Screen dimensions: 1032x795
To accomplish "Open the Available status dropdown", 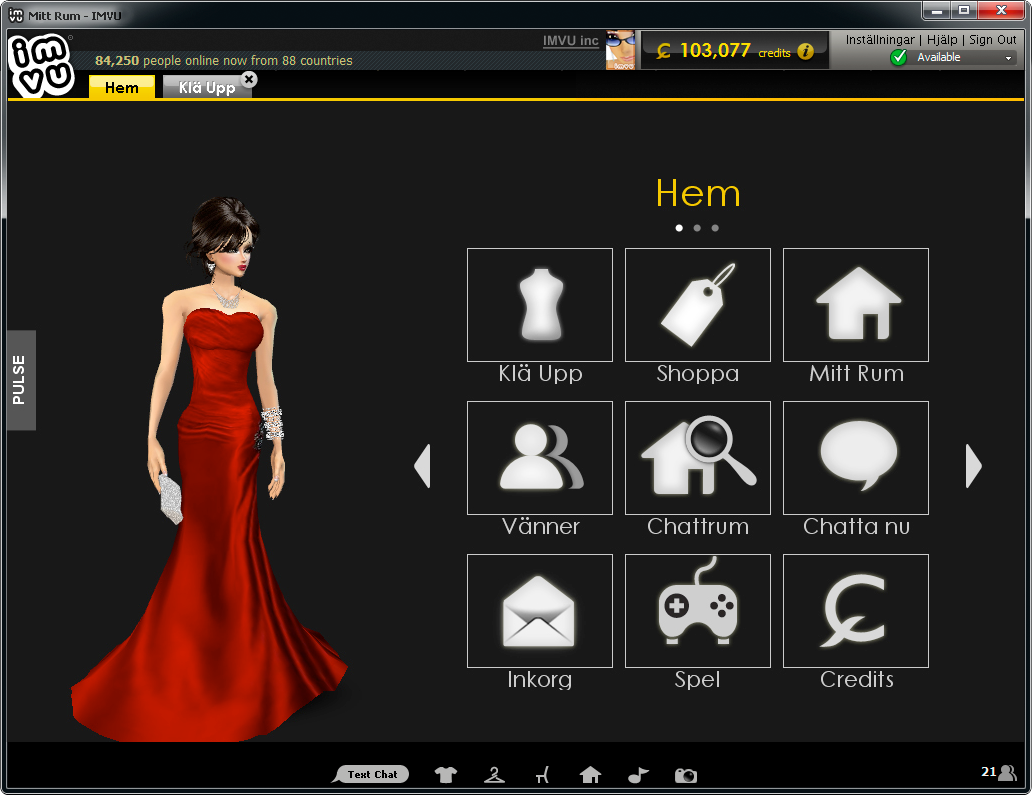I will (x=1009, y=58).
